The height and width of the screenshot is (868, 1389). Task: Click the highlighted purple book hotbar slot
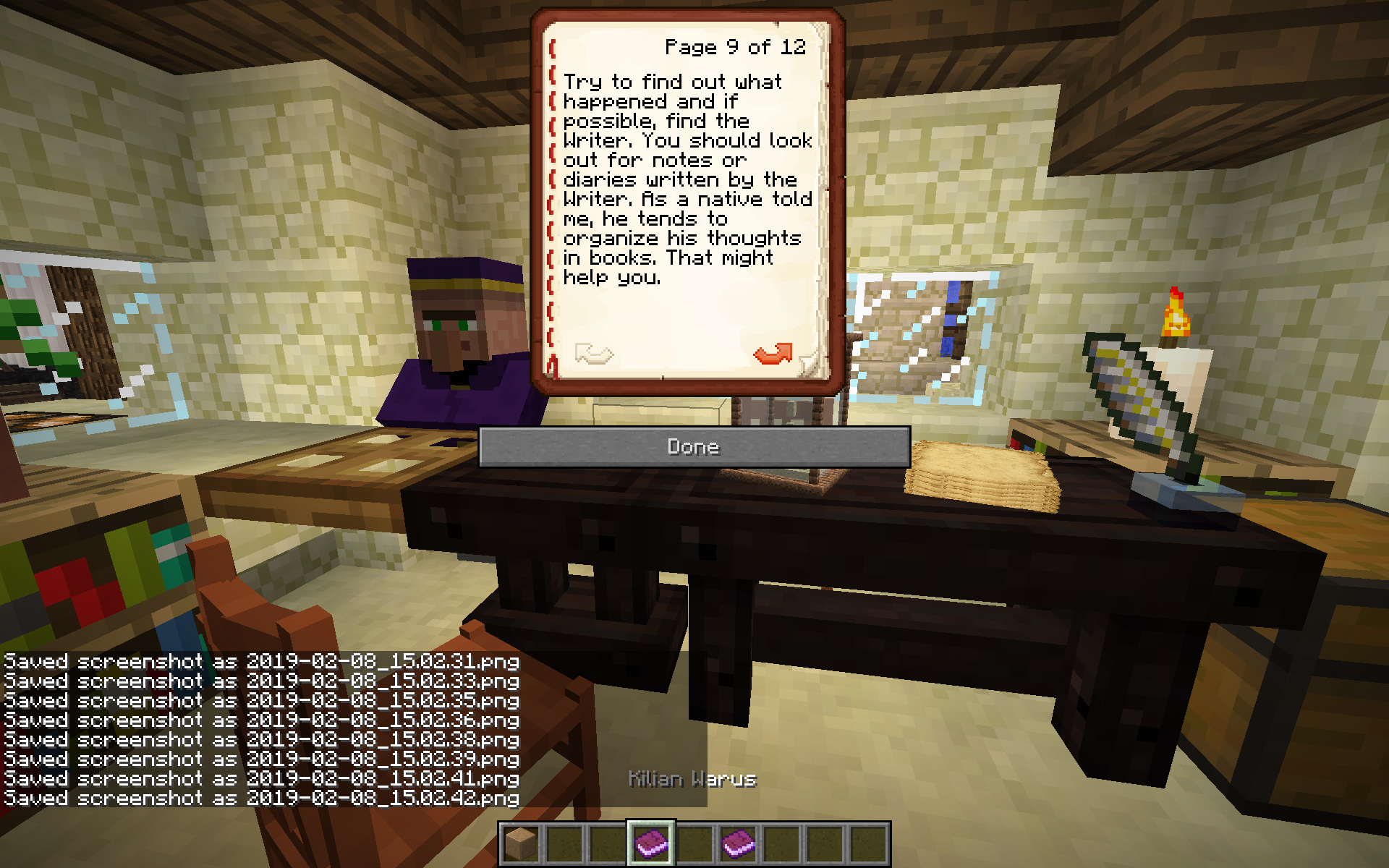(x=651, y=843)
